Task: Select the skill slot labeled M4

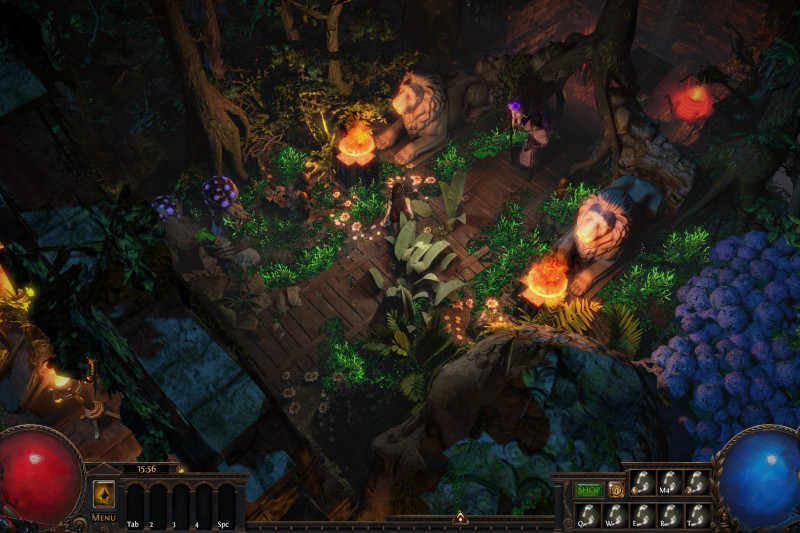Action: click(x=669, y=483)
